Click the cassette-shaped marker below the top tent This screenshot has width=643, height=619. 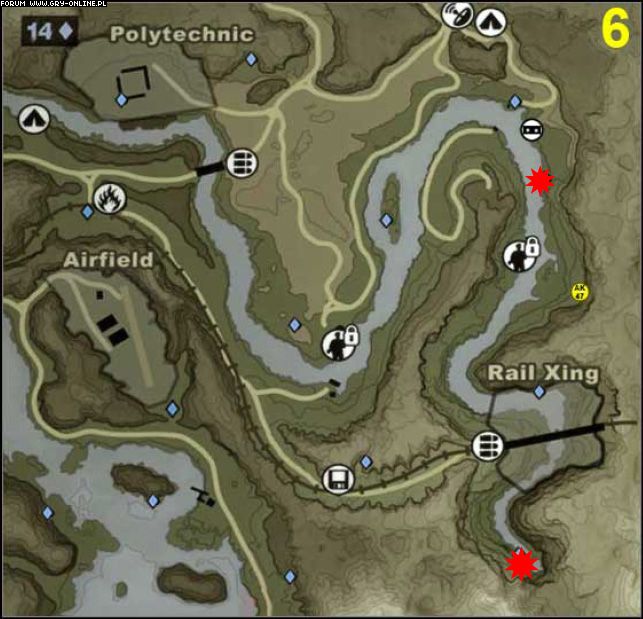point(532,129)
